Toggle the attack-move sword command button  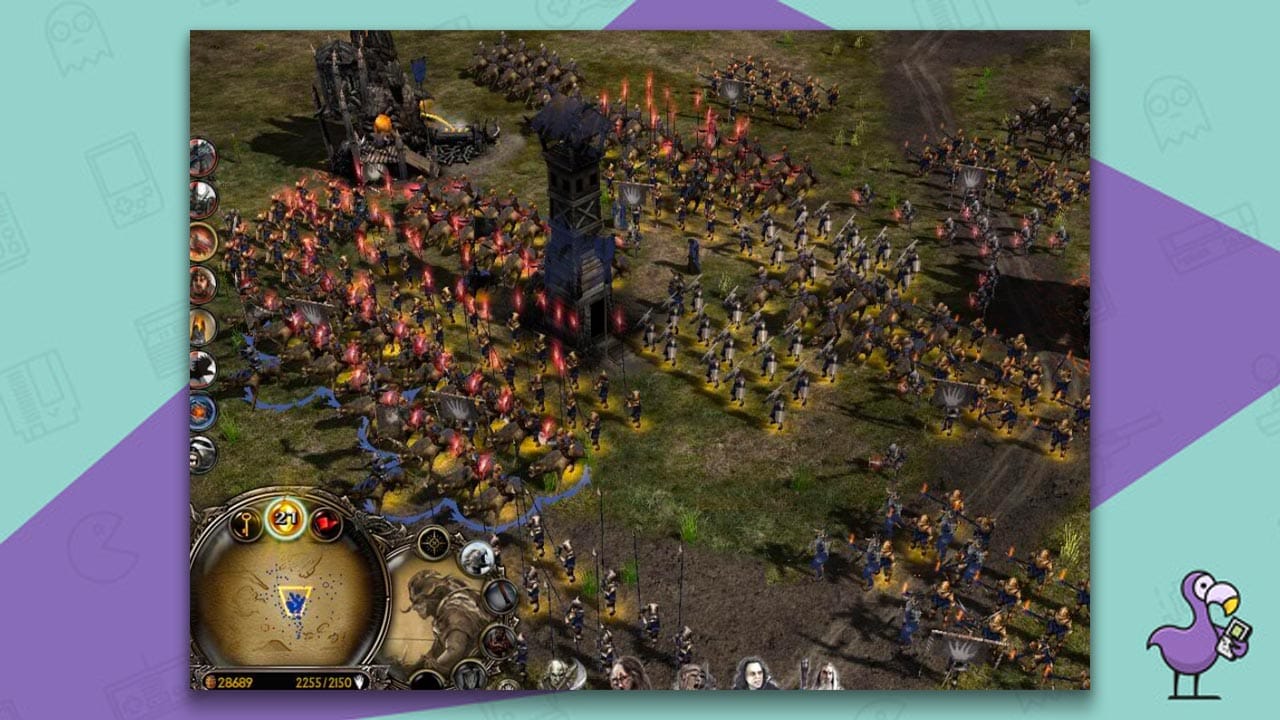point(500,593)
